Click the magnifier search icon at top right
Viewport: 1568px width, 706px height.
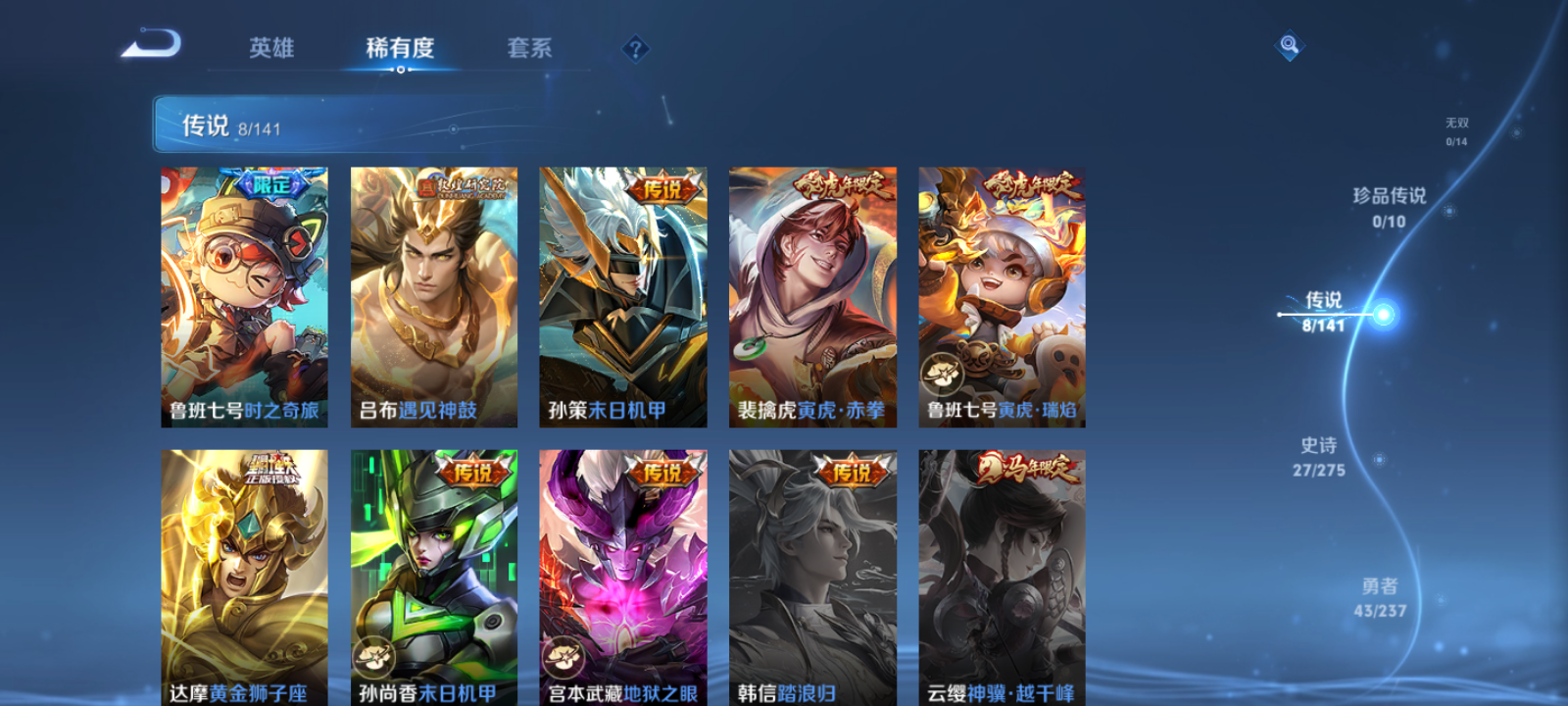coord(1286,41)
